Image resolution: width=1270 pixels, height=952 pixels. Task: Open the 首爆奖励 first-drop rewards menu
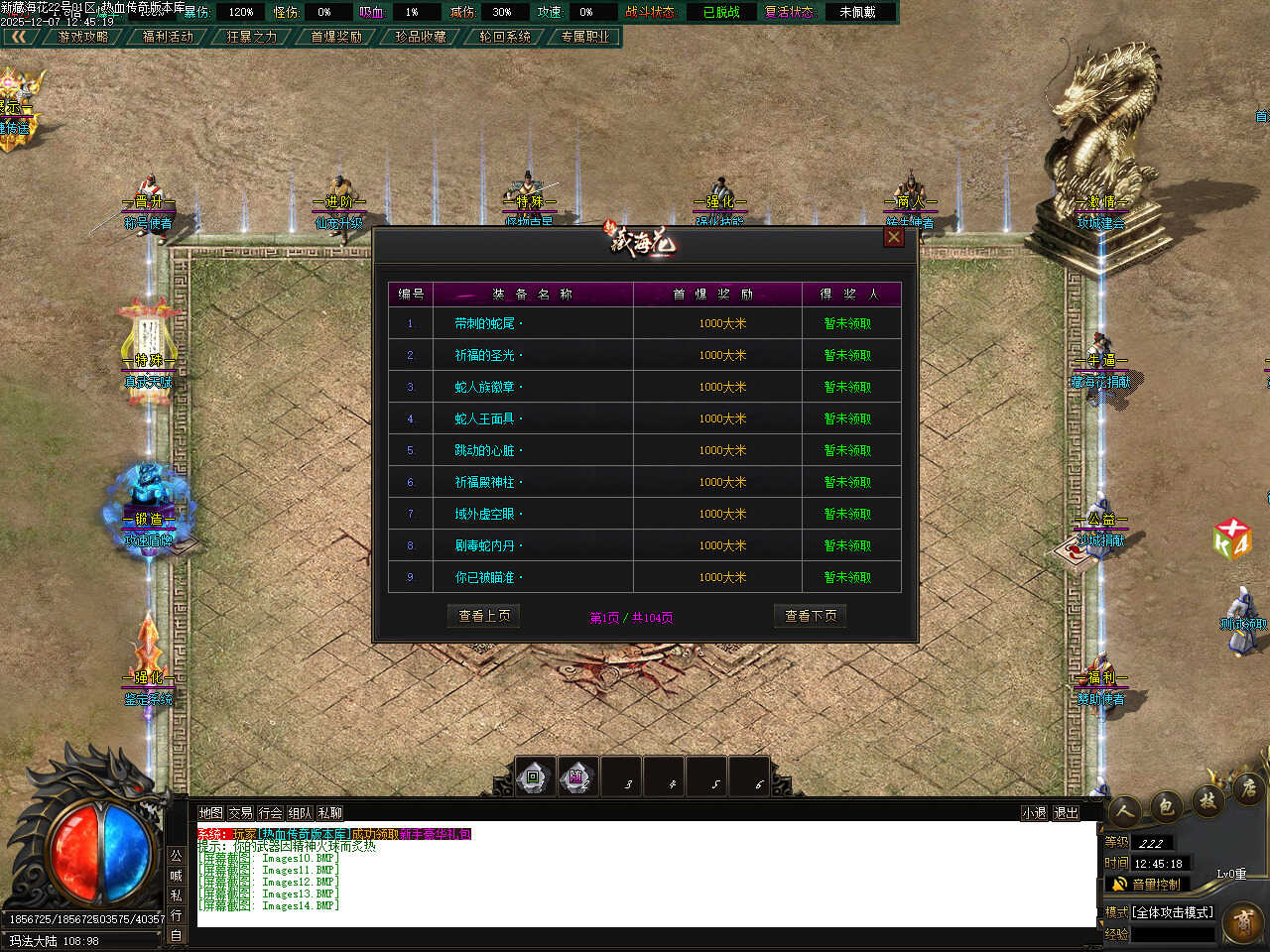pos(336,37)
